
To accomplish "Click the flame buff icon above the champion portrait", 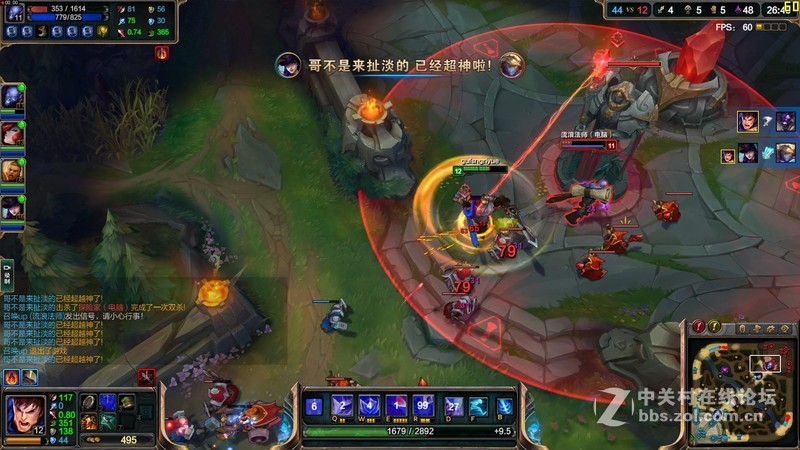I will pyautogui.click(x=12, y=377).
